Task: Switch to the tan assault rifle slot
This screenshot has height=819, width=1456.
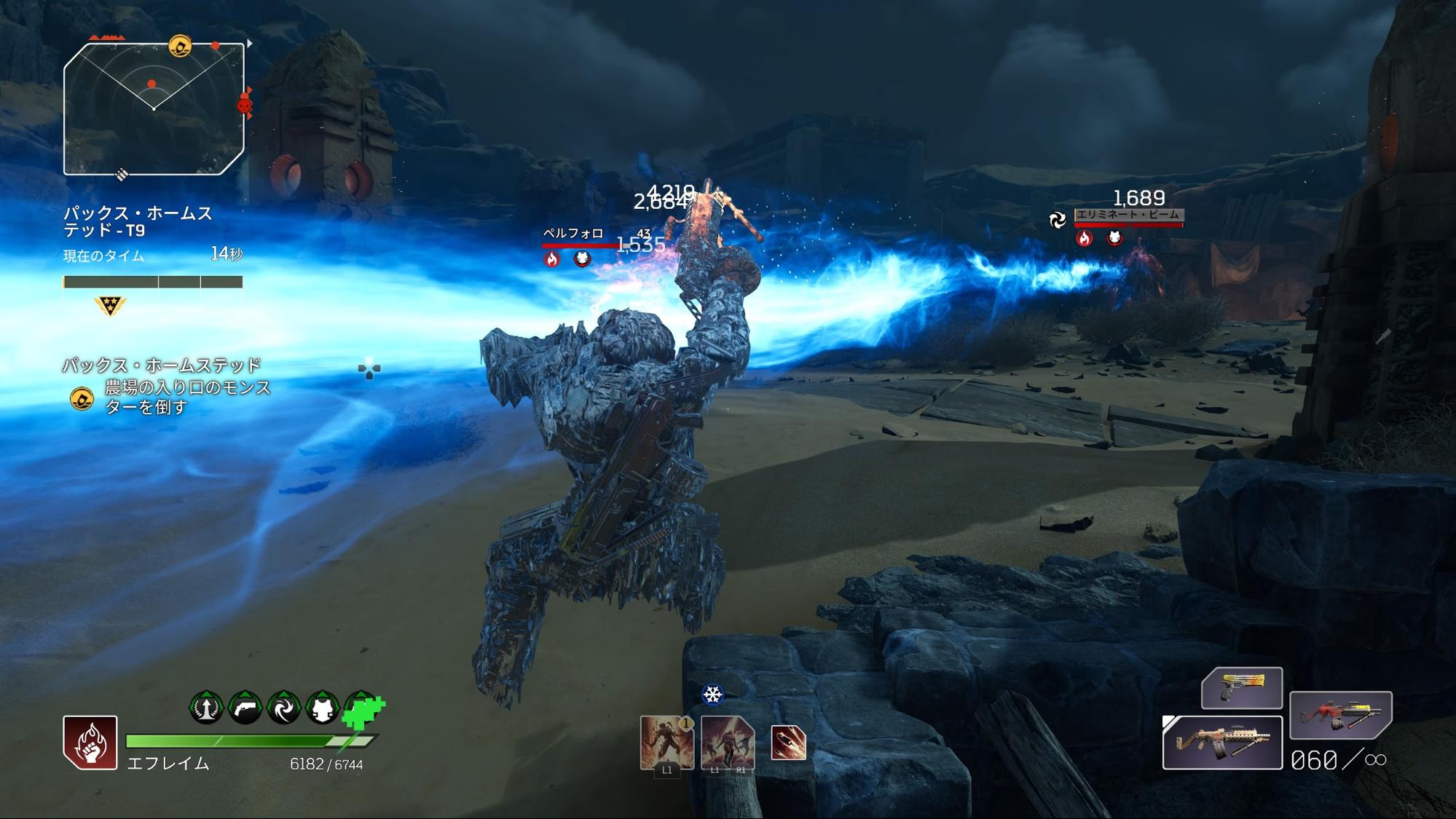Action: coord(1221,742)
